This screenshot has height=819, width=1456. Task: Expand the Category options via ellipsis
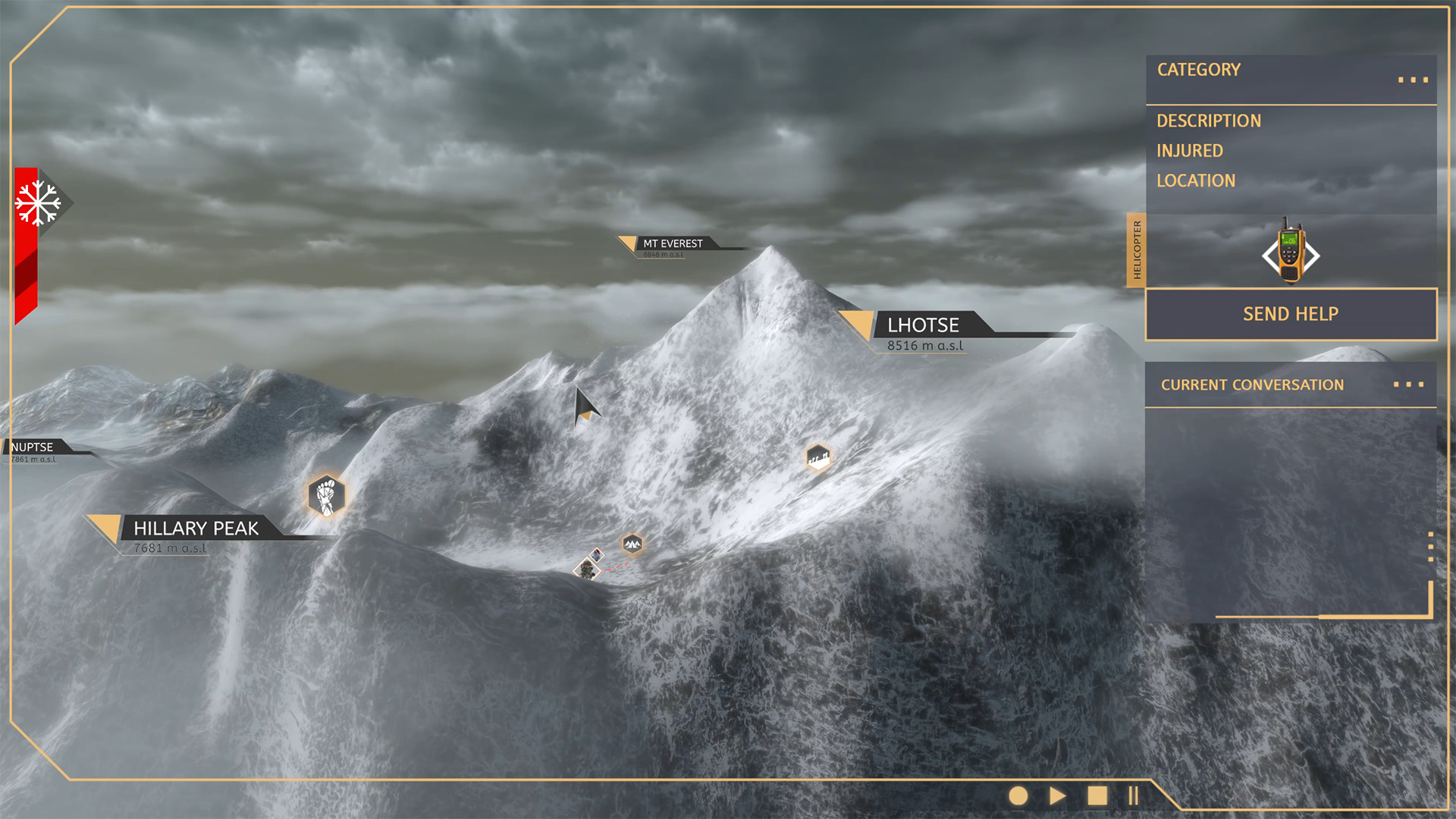tap(1412, 79)
